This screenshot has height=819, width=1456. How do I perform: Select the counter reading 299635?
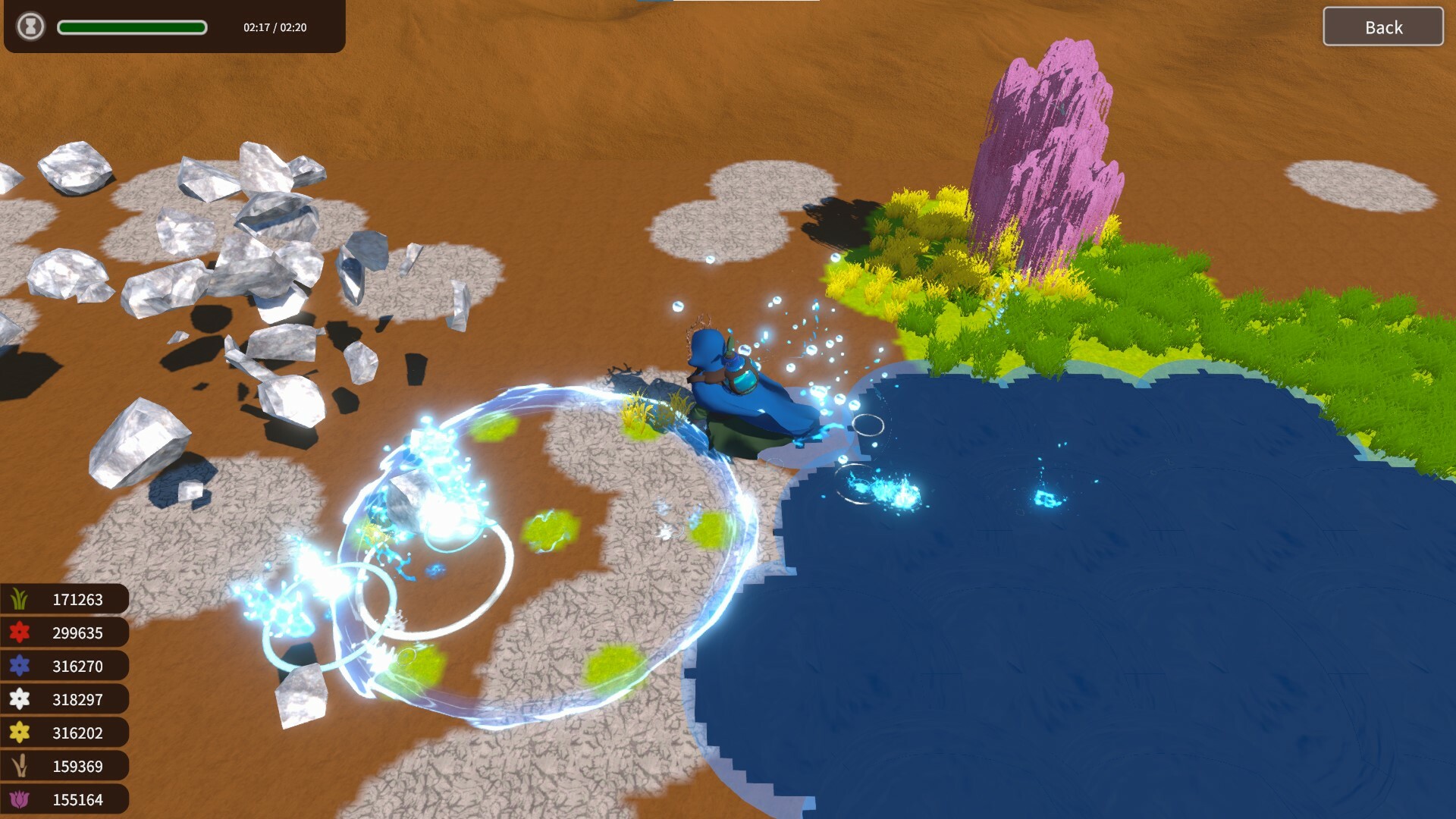[x=78, y=632]
